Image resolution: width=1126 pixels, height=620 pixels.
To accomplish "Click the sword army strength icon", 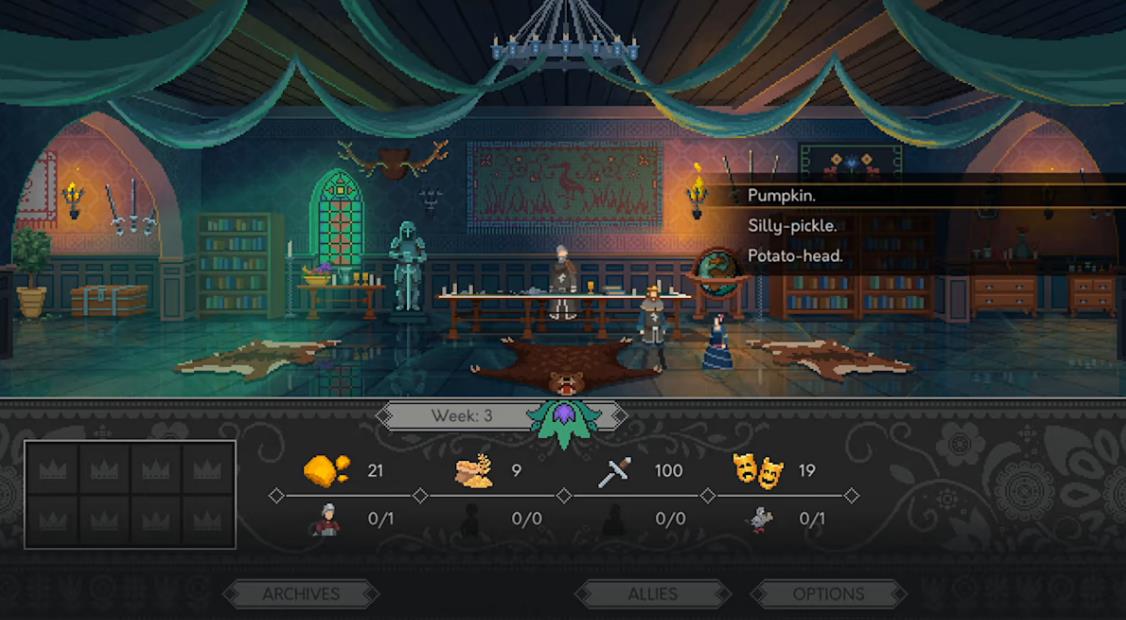I will click(x=615, y=471).
